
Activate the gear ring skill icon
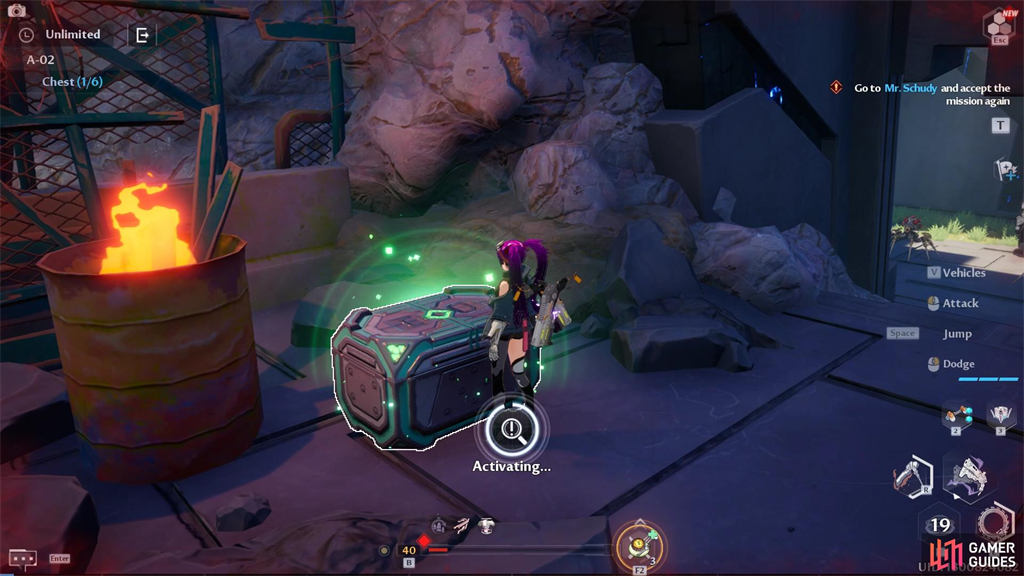[996, 523]
